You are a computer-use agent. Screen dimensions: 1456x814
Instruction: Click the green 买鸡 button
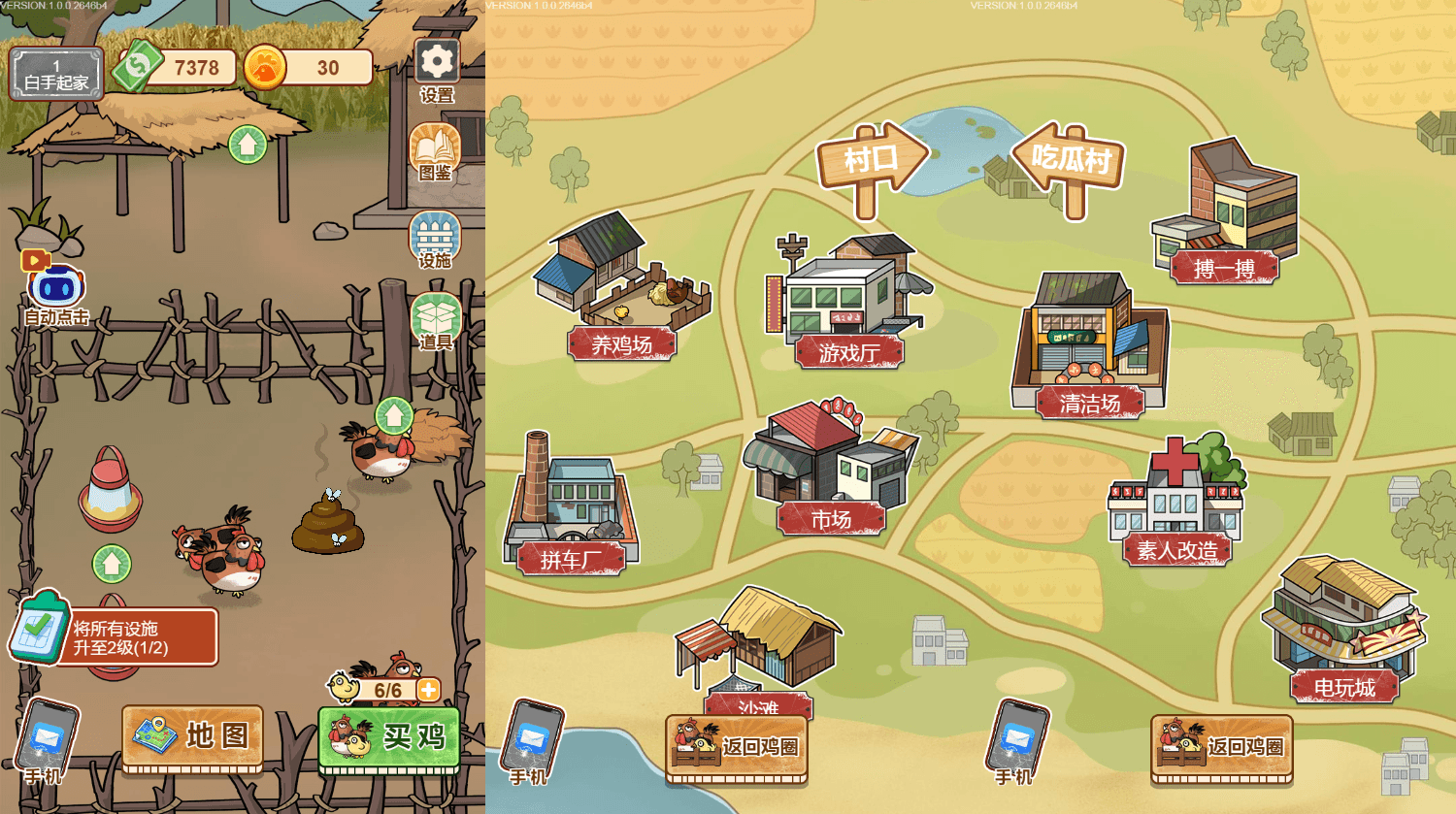(x=388, y=738)
